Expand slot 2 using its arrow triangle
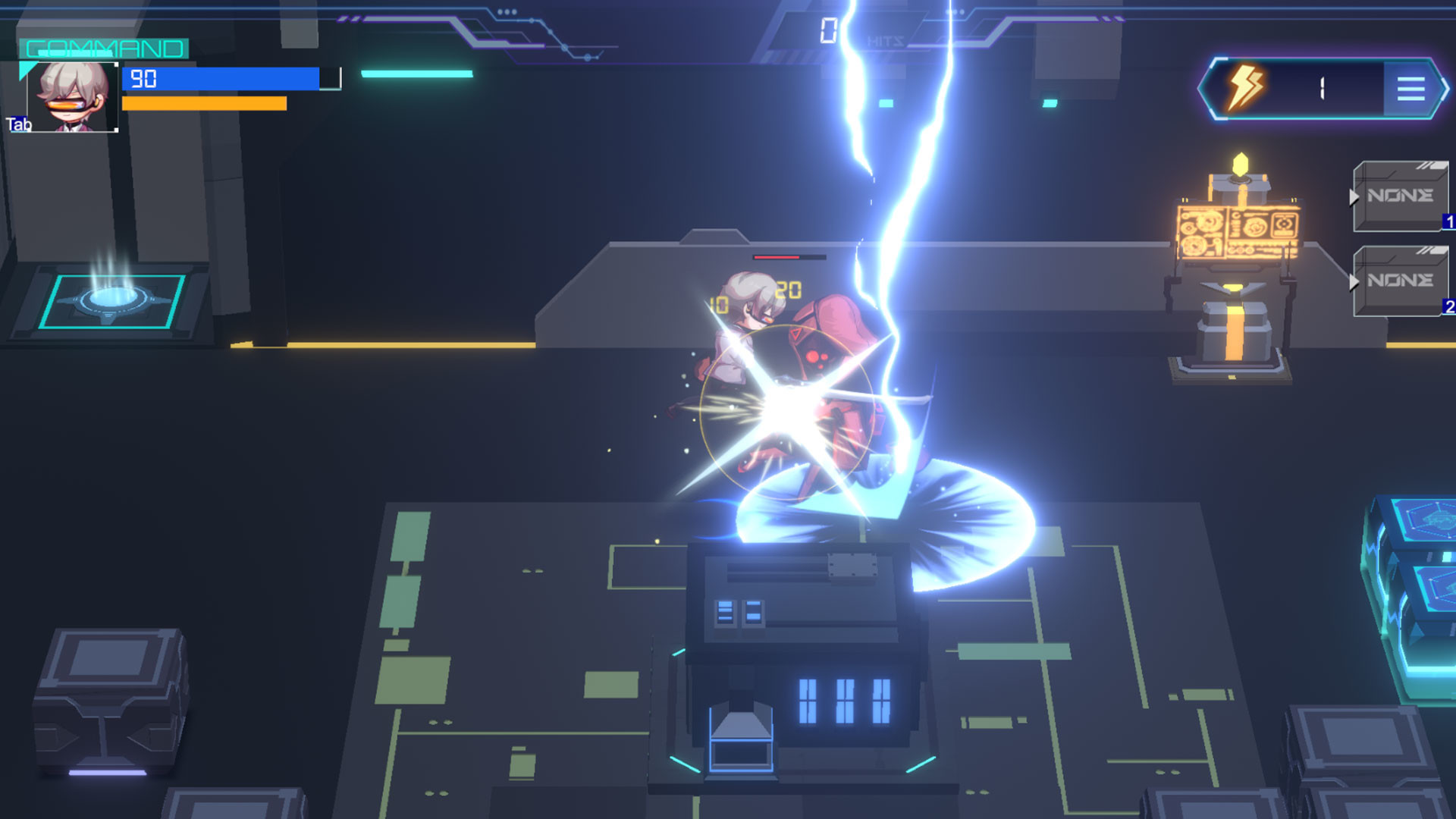 tap(1354, 281)
